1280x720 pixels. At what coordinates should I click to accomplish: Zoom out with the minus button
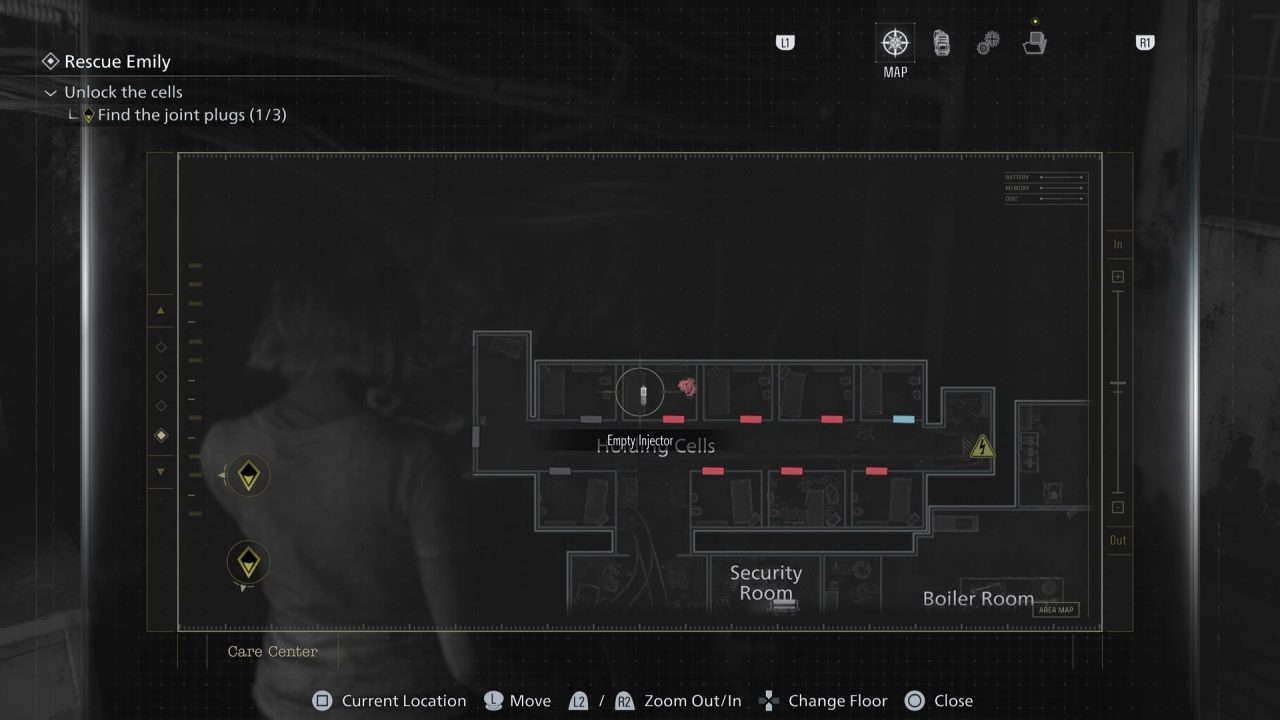(1118, 507)
